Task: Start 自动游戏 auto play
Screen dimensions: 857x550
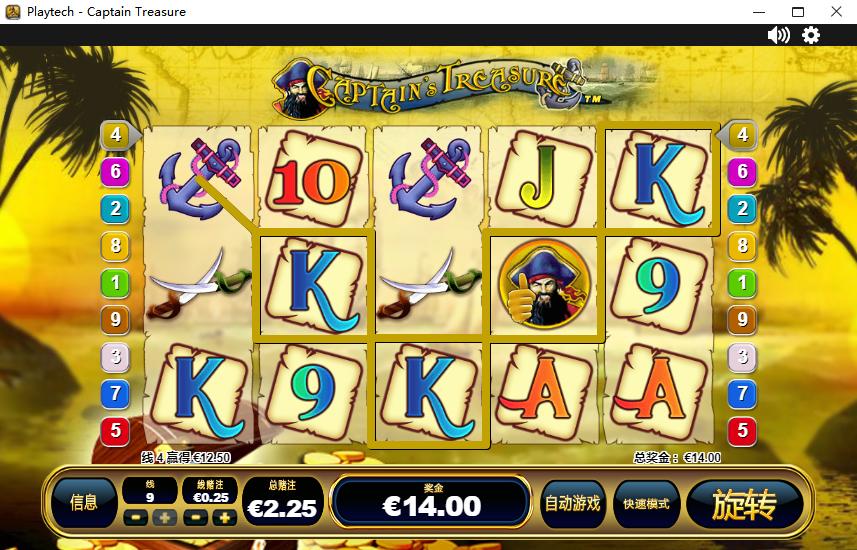Action: (x=572, y=503)
